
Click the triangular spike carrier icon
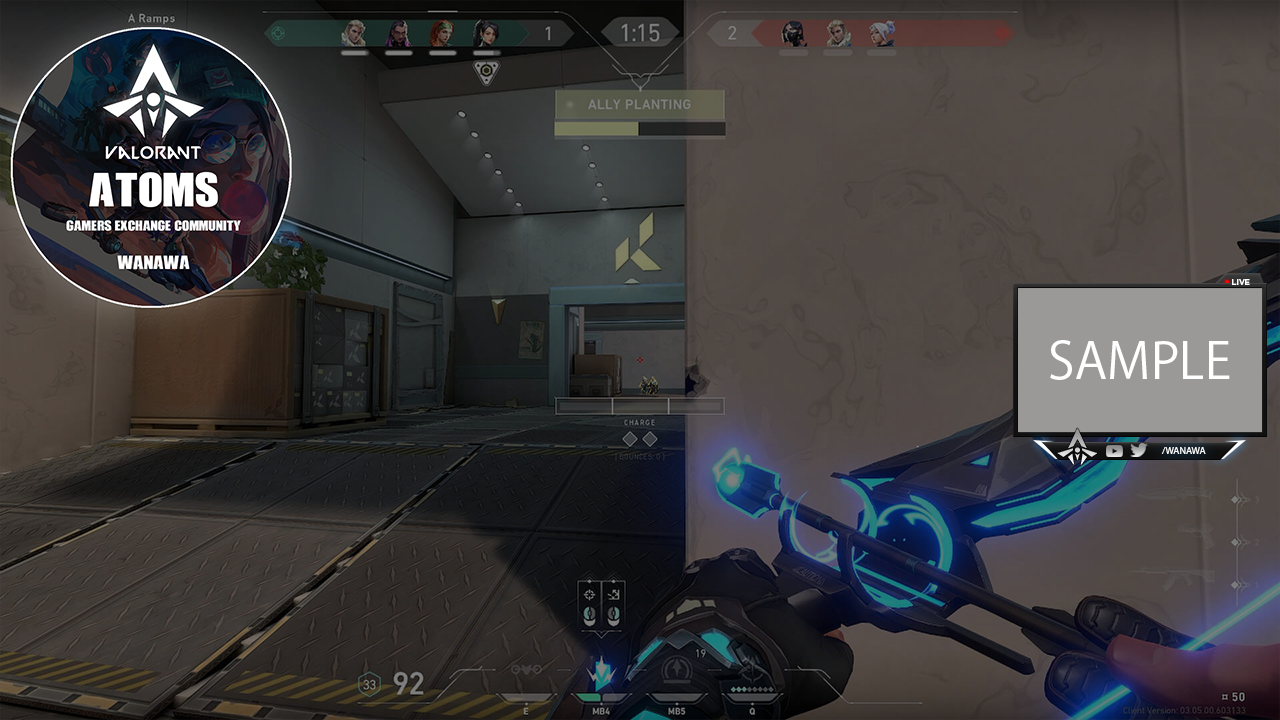click(486, 73)
